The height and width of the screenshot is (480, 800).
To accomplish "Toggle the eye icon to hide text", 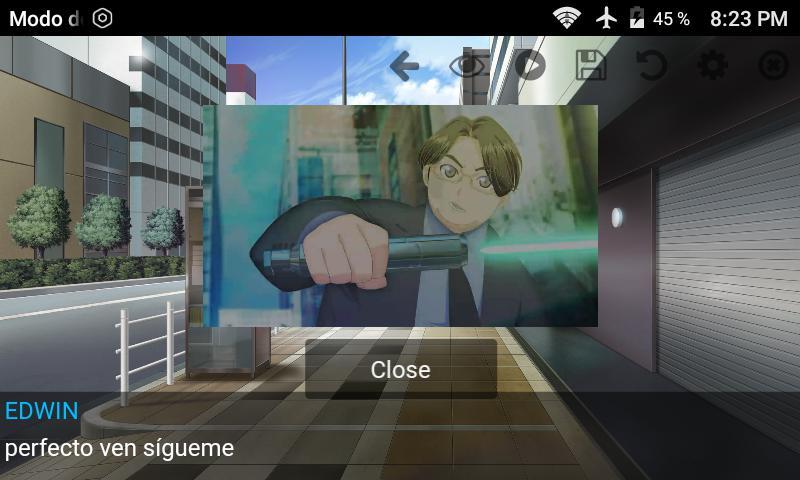I will [x=467, y=66].
